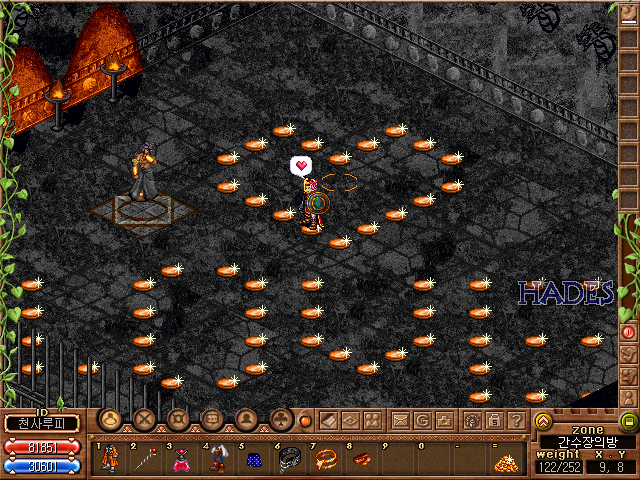Select the red-tipped wand in slot 2
This screenshot has height=480, width=640.
pyautogui.click(x=146, y=460)
